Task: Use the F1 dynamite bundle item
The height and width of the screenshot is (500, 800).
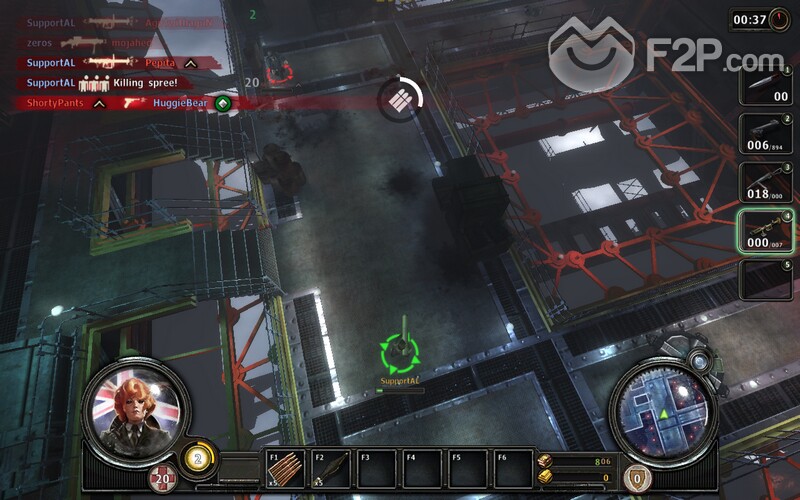Action: coord(286,470)
